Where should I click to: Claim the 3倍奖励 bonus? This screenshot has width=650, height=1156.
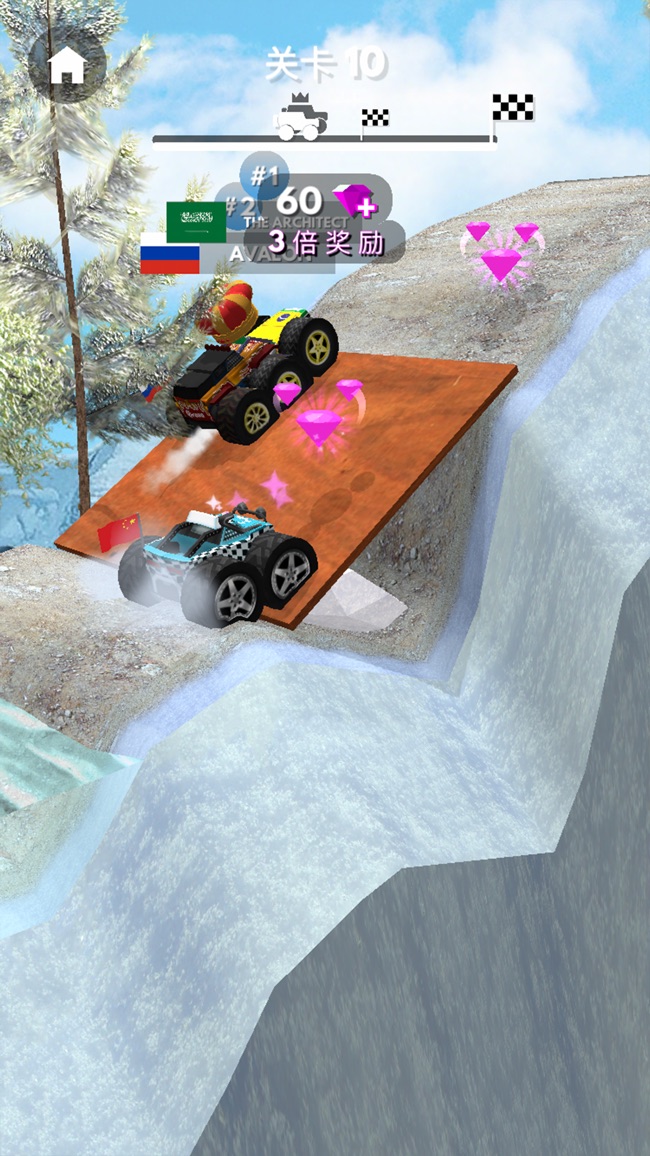tap(327, 243)
